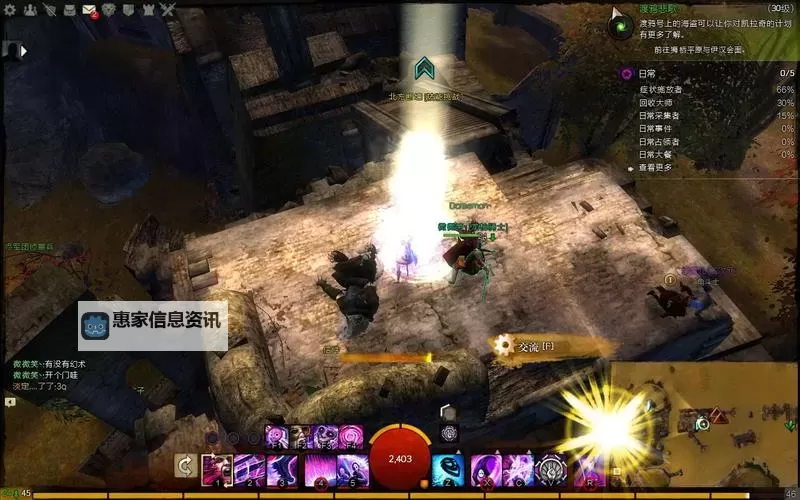Open the contacts and party icon
The width and height of the screenshot is (800, 500).
tap(28, 10)
